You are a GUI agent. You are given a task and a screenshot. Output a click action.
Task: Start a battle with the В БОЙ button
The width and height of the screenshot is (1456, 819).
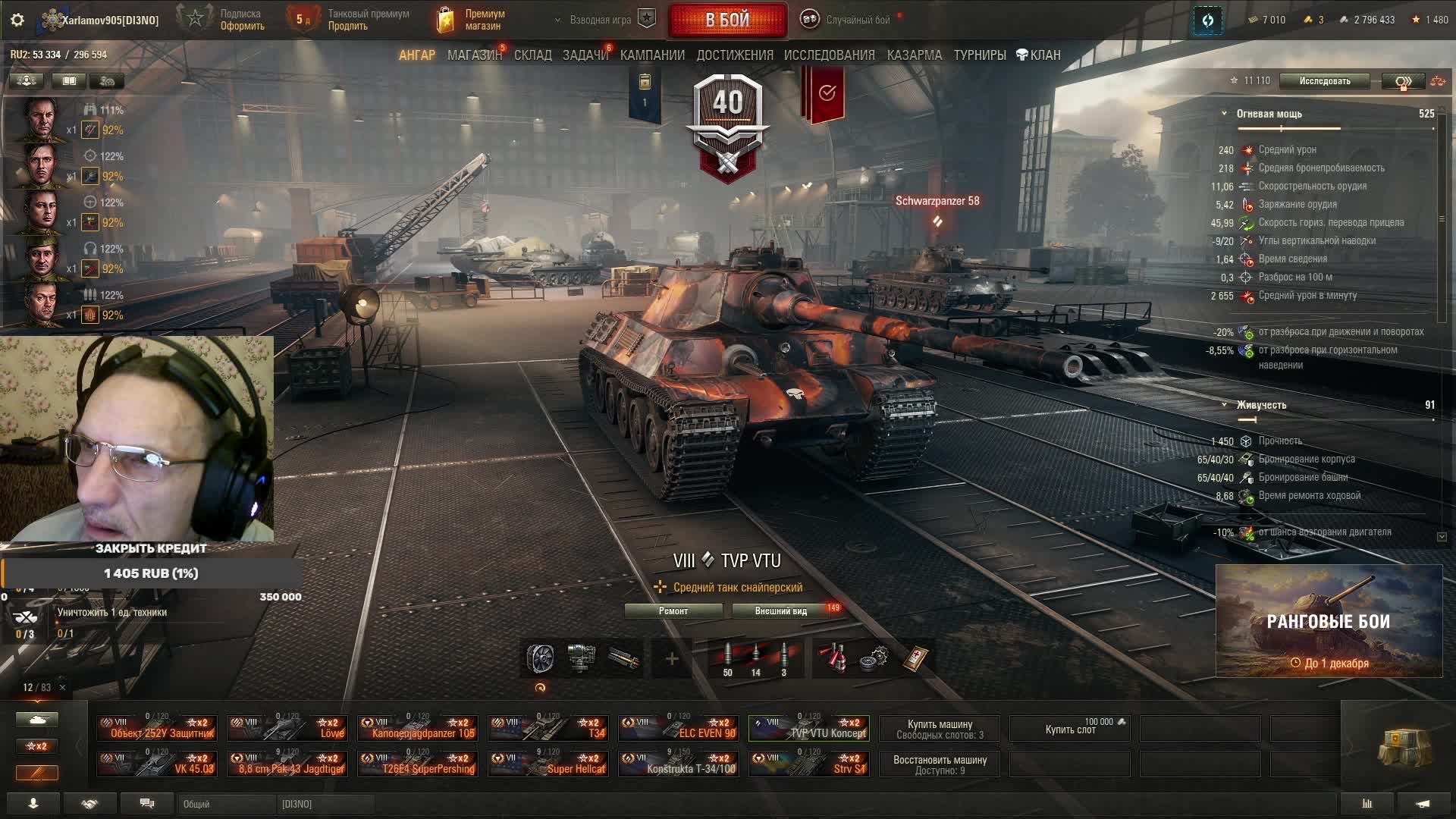pyautogui.click(x=727, y=20)
